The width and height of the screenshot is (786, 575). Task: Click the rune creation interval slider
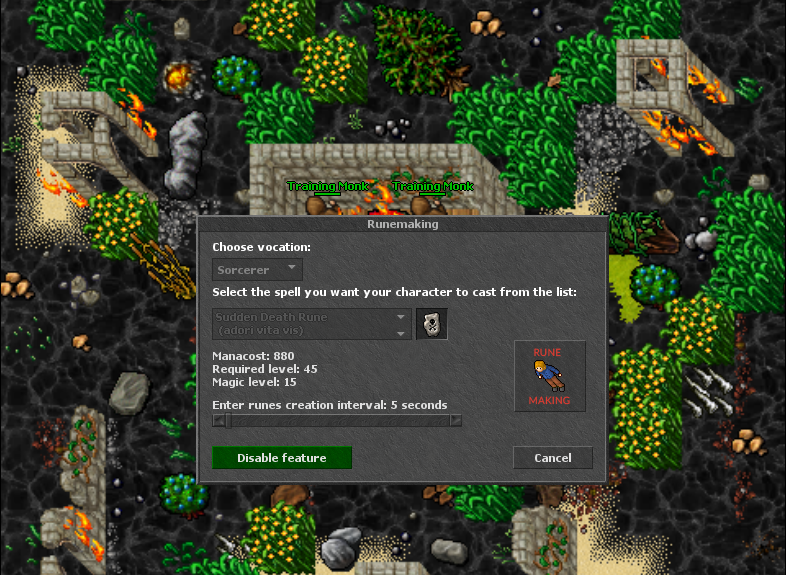[337, 421]
